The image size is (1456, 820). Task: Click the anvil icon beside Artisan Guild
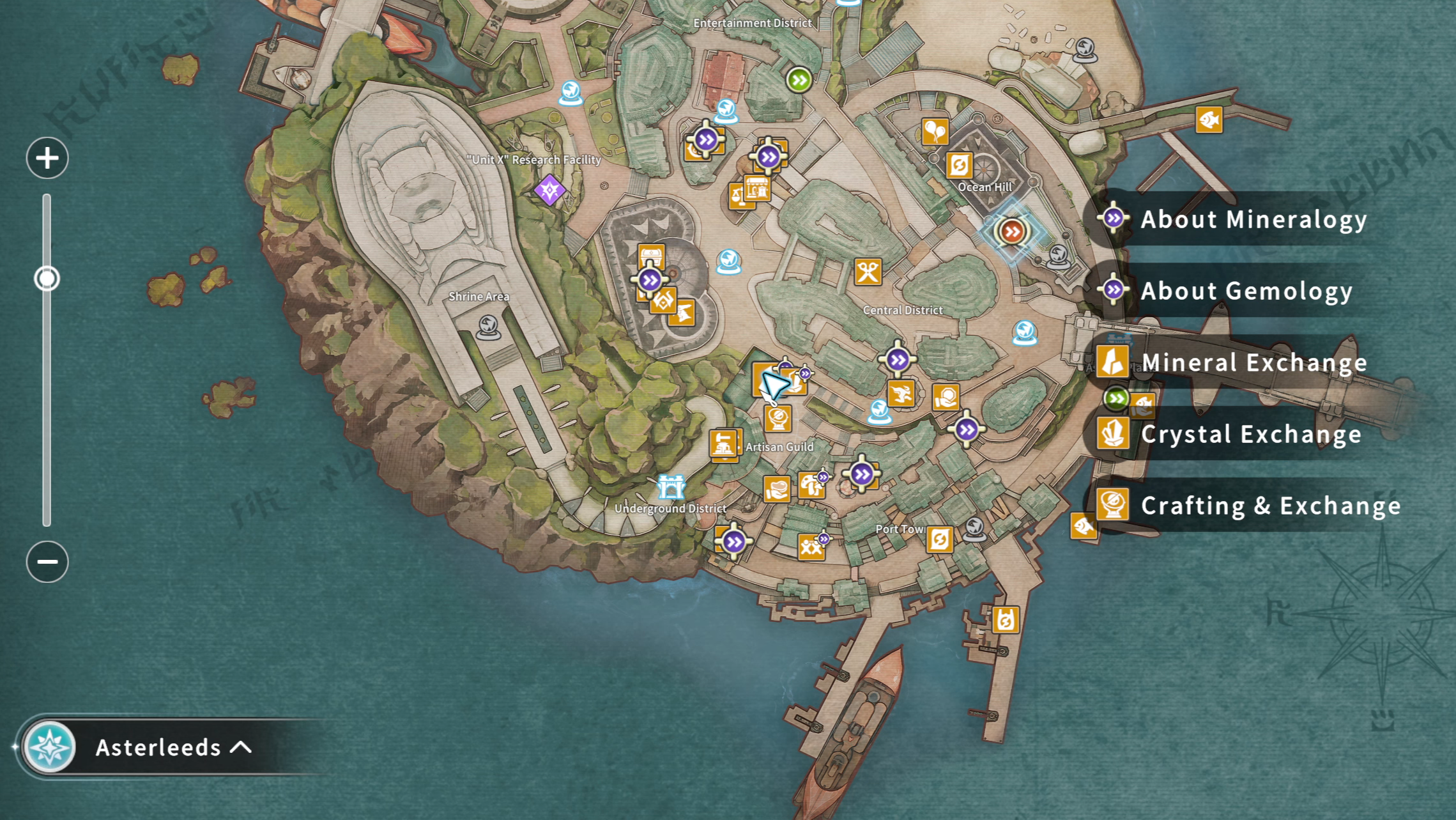[724, 444]
